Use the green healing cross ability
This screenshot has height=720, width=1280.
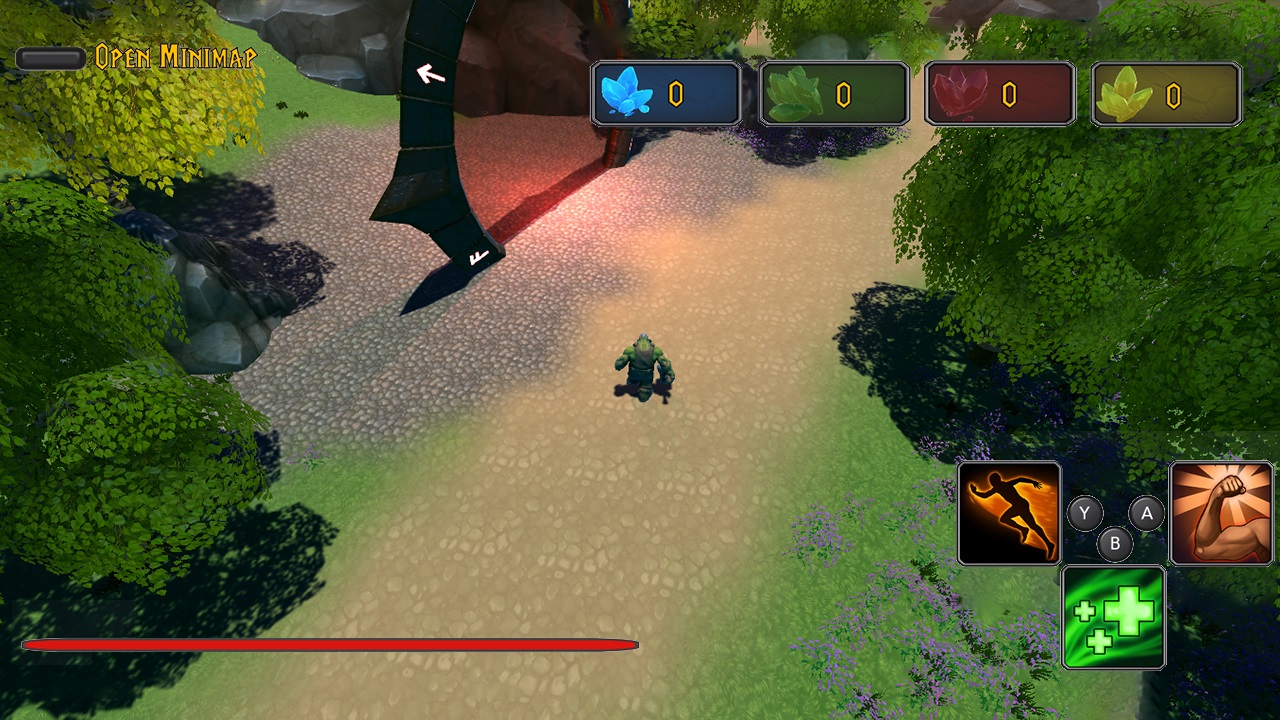pos(1113,616)
